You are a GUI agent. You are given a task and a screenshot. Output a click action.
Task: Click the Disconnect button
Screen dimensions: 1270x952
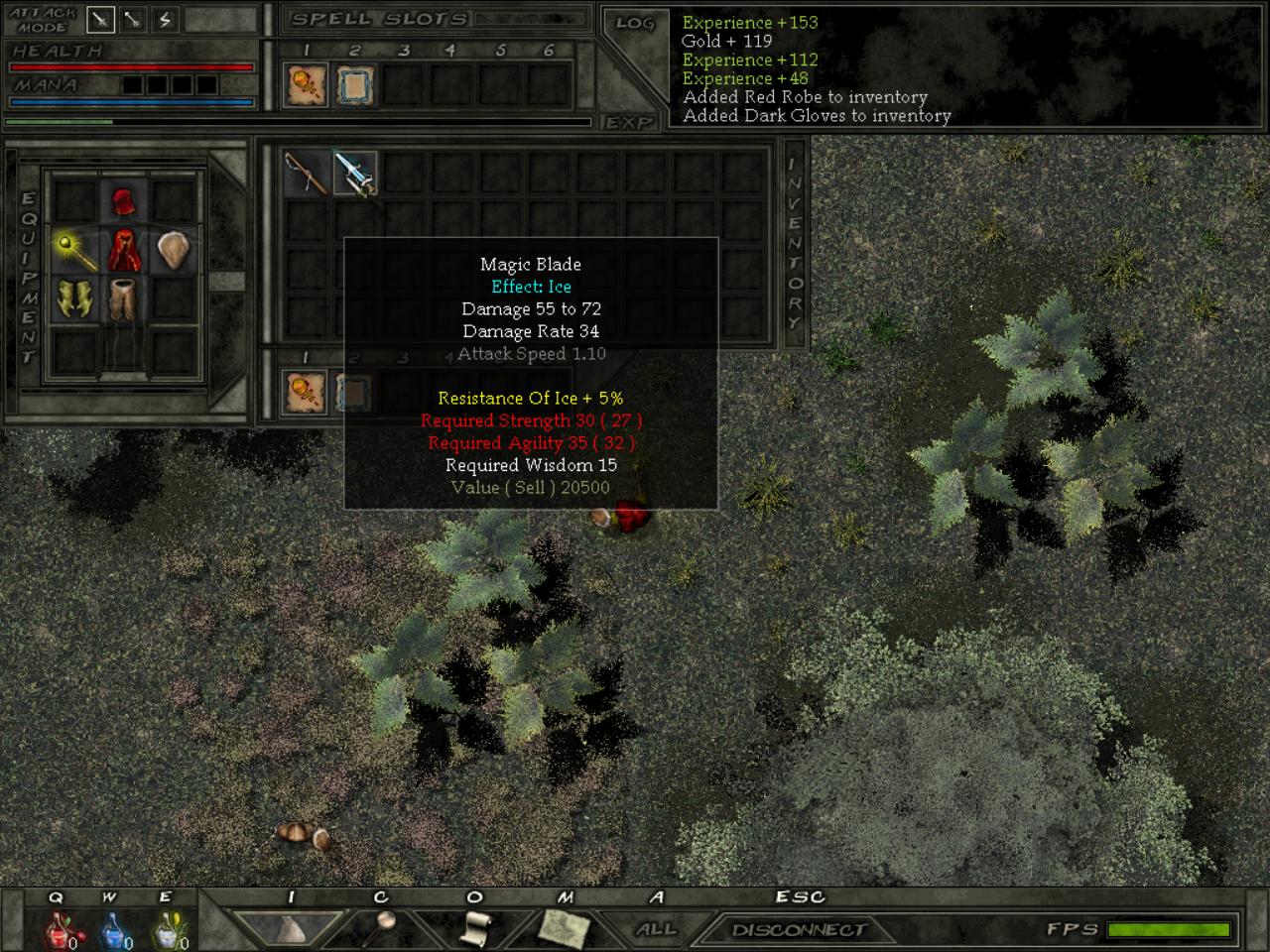pyautogui.click(x=799, y=929)
